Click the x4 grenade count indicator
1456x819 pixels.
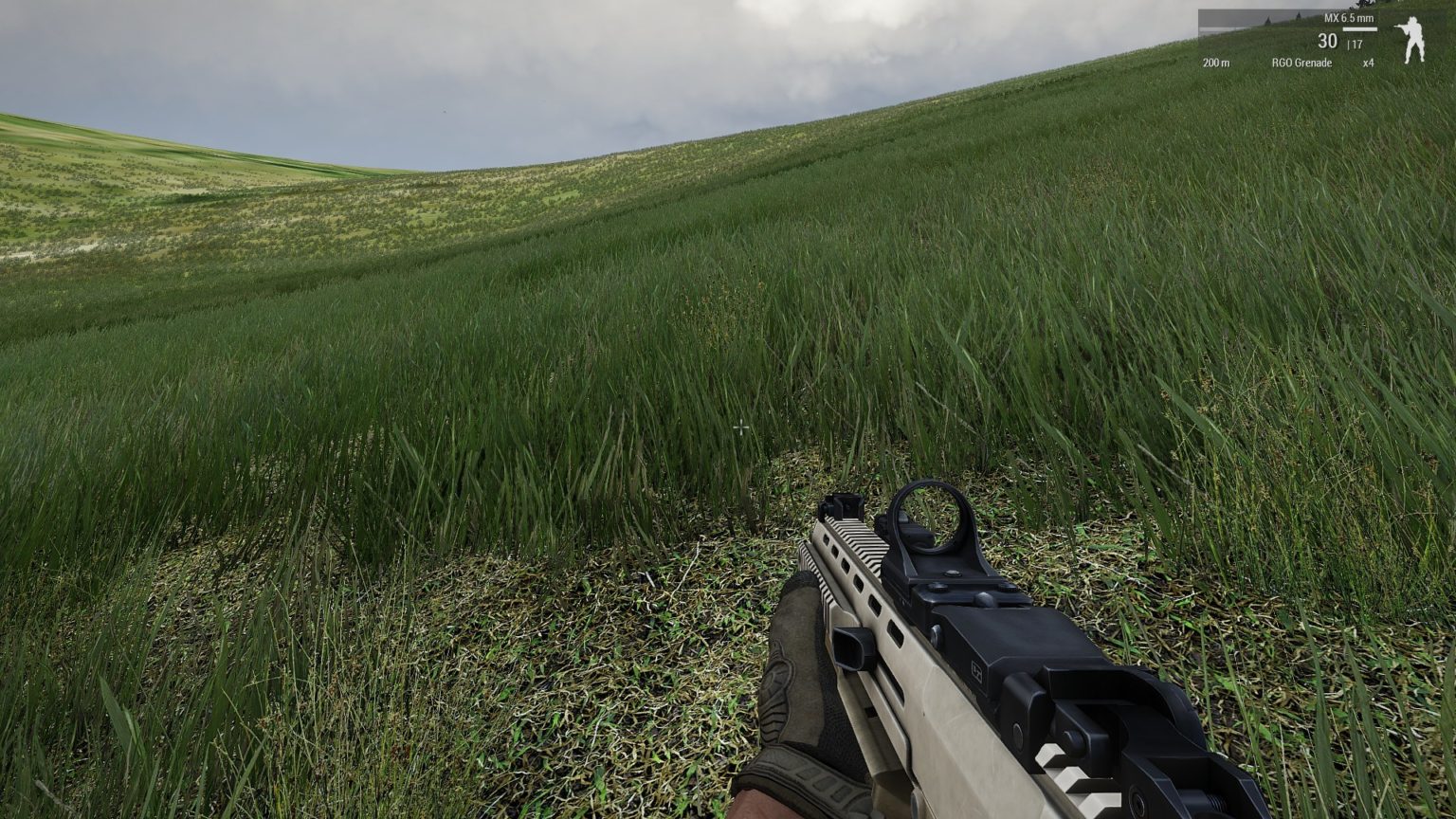pos(1369,63)
